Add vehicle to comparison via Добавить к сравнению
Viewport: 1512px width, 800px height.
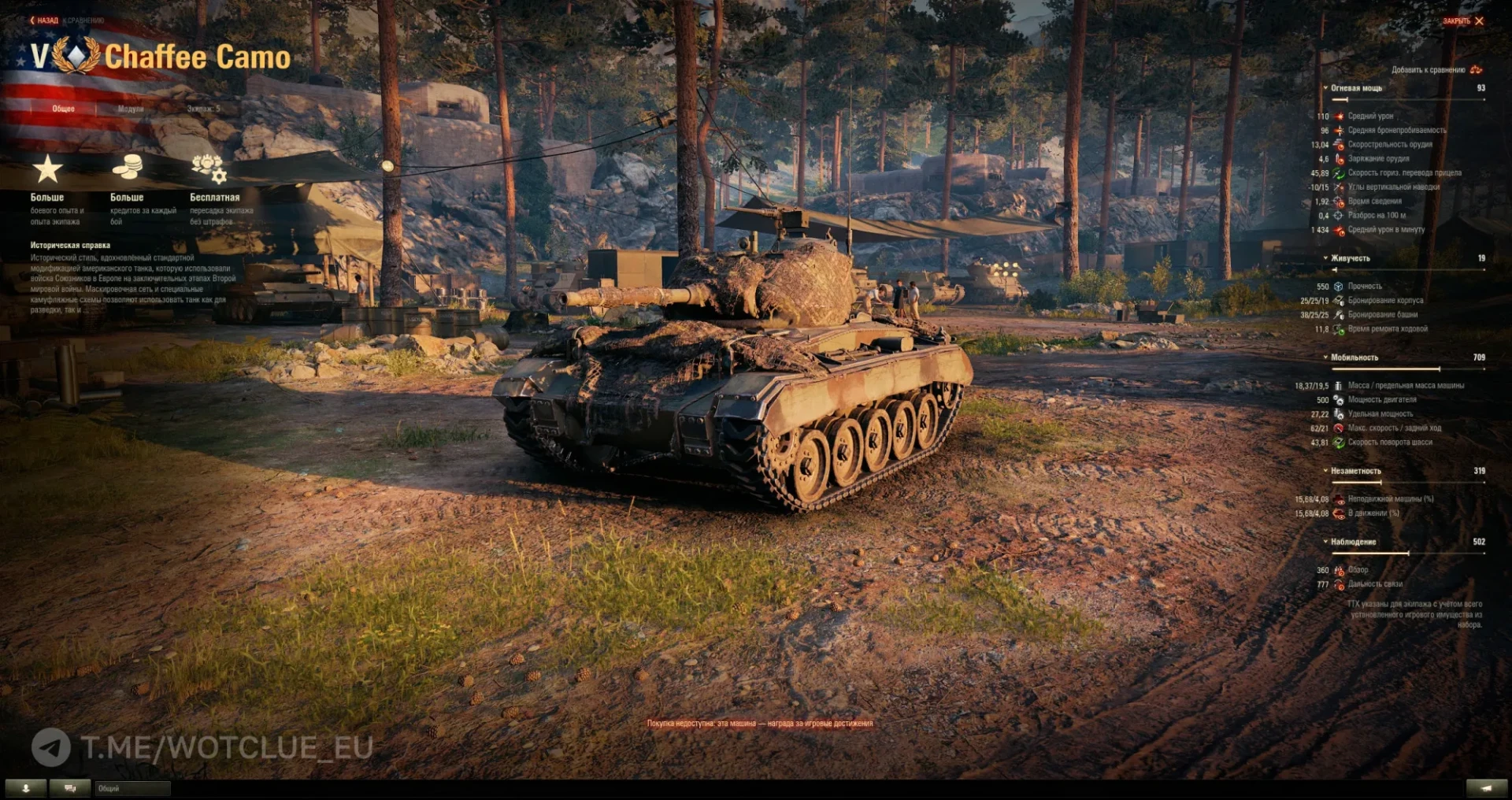(x=1435, y=70)
